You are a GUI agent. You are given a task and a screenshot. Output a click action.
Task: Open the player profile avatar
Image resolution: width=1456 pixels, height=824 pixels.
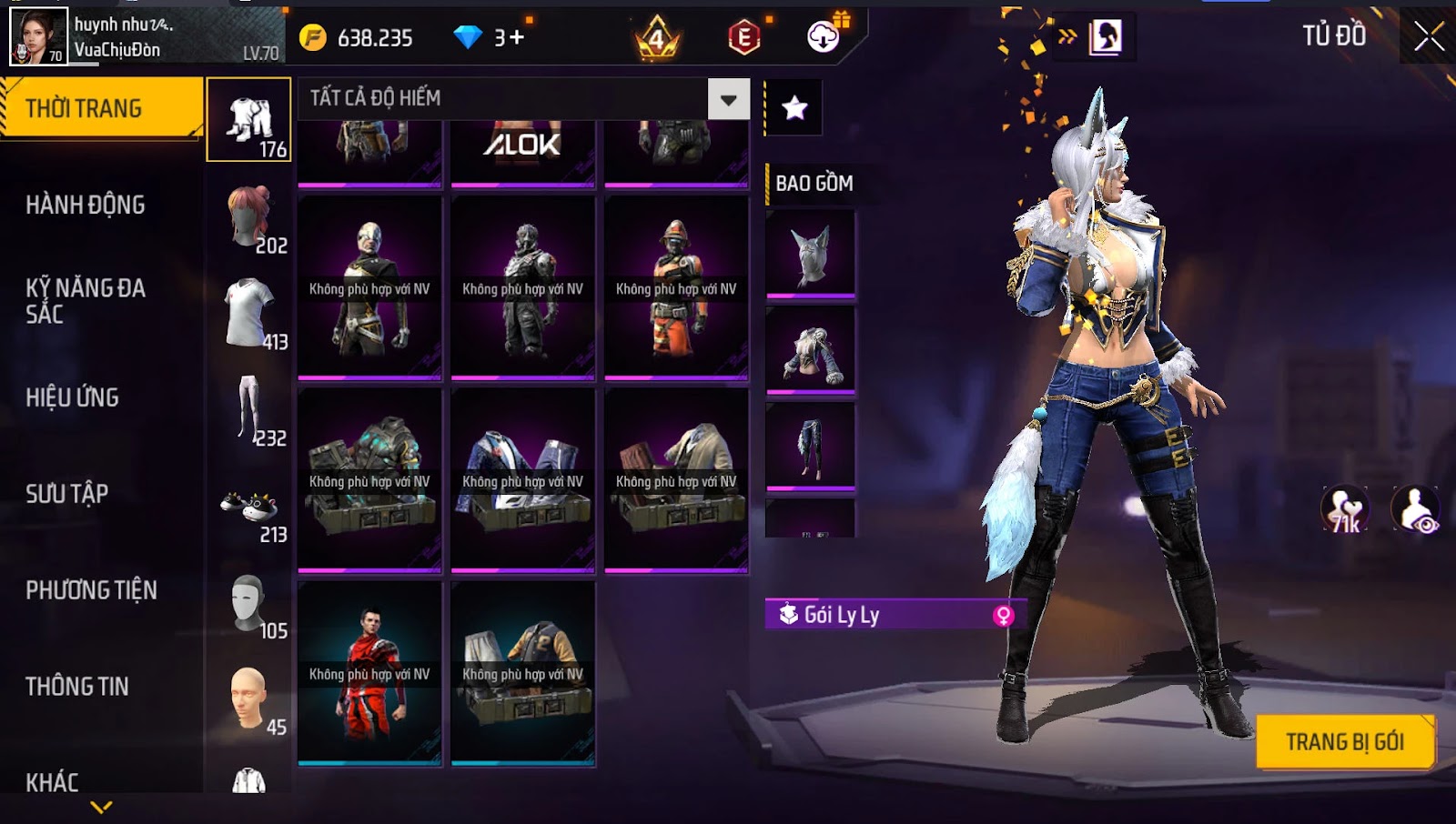(x=38, y=36)
